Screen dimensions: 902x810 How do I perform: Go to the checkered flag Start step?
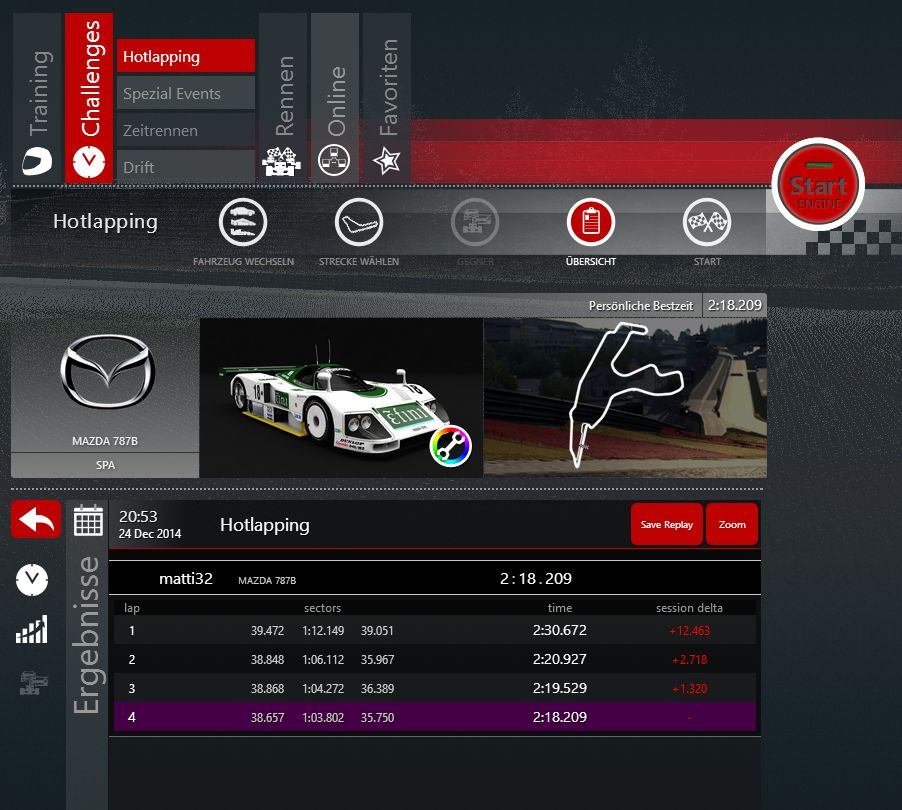point(707,223)
